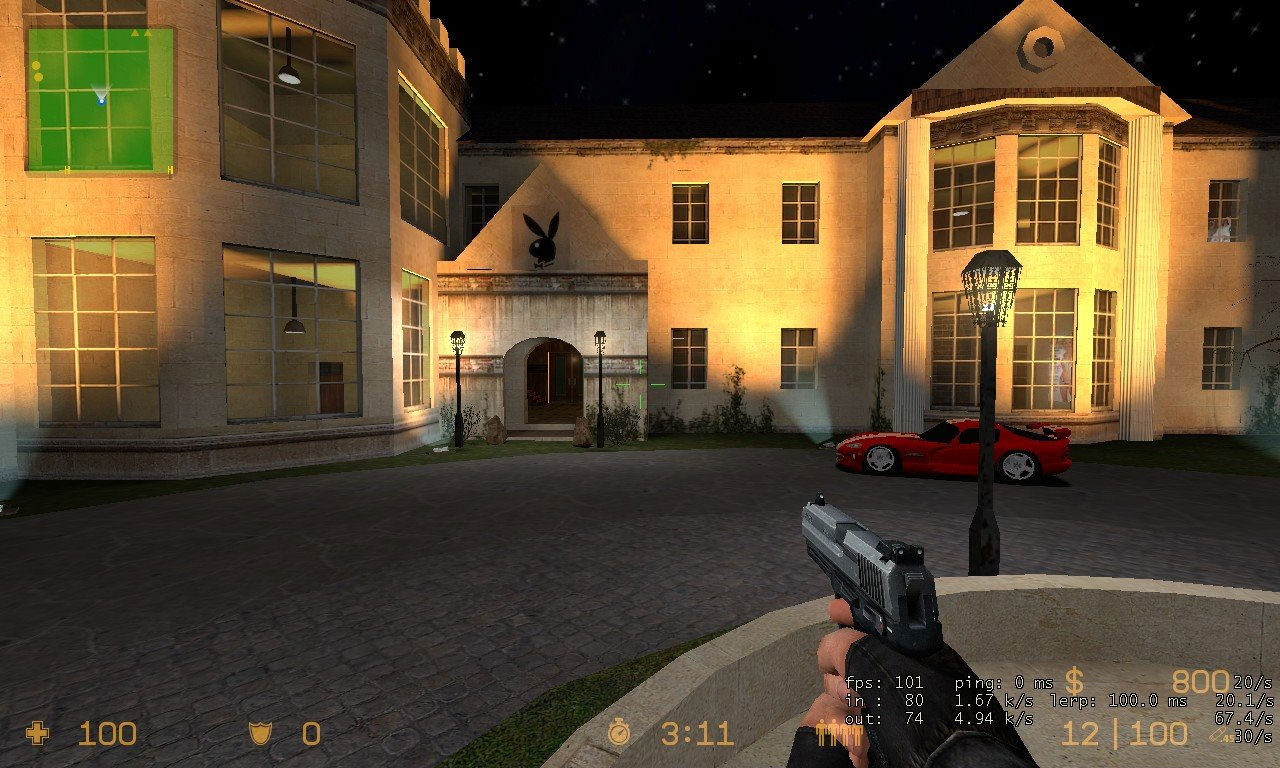Select the health cross icon
The width and height of the screenshot is (1280, 768).
[x=38, y=734]
